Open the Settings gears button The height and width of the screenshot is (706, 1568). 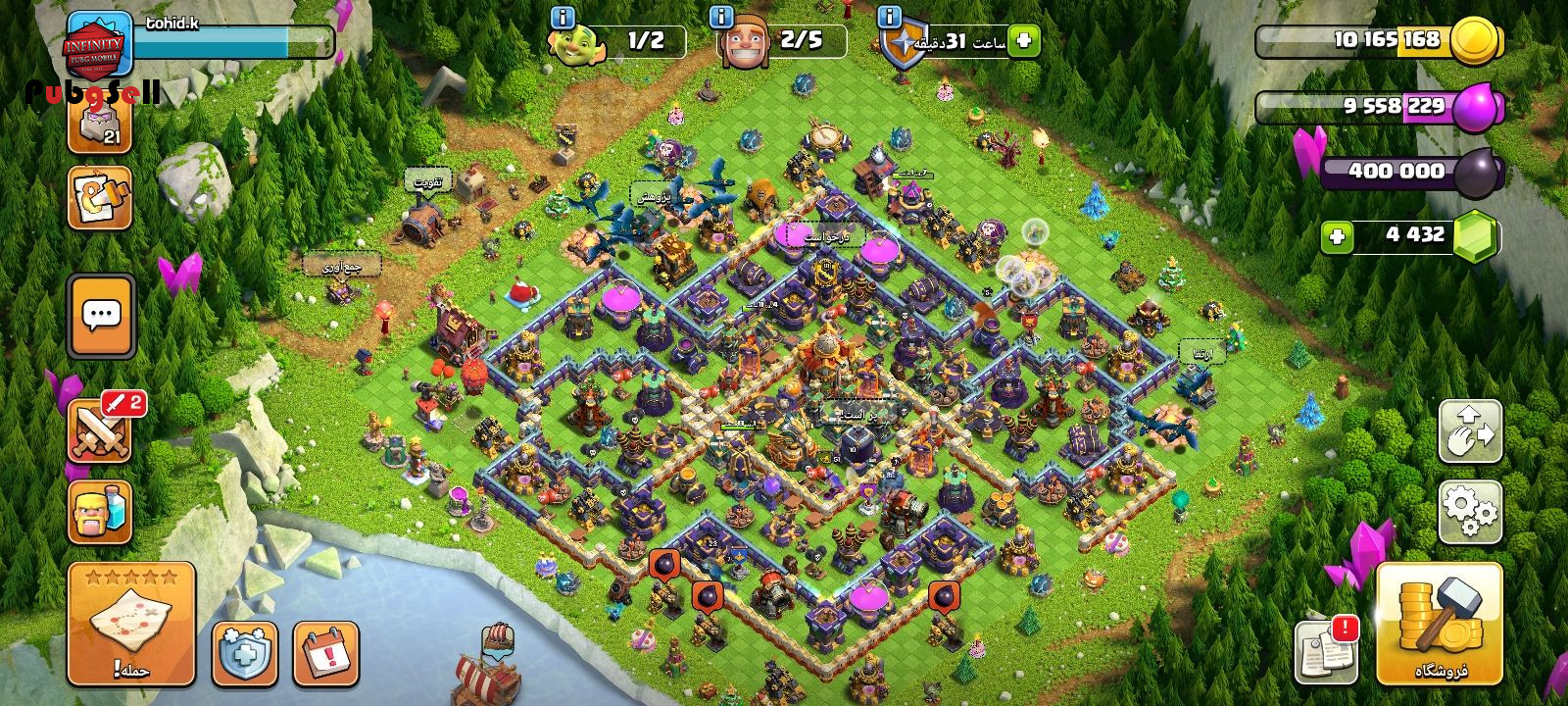[x=1470, y=512]
